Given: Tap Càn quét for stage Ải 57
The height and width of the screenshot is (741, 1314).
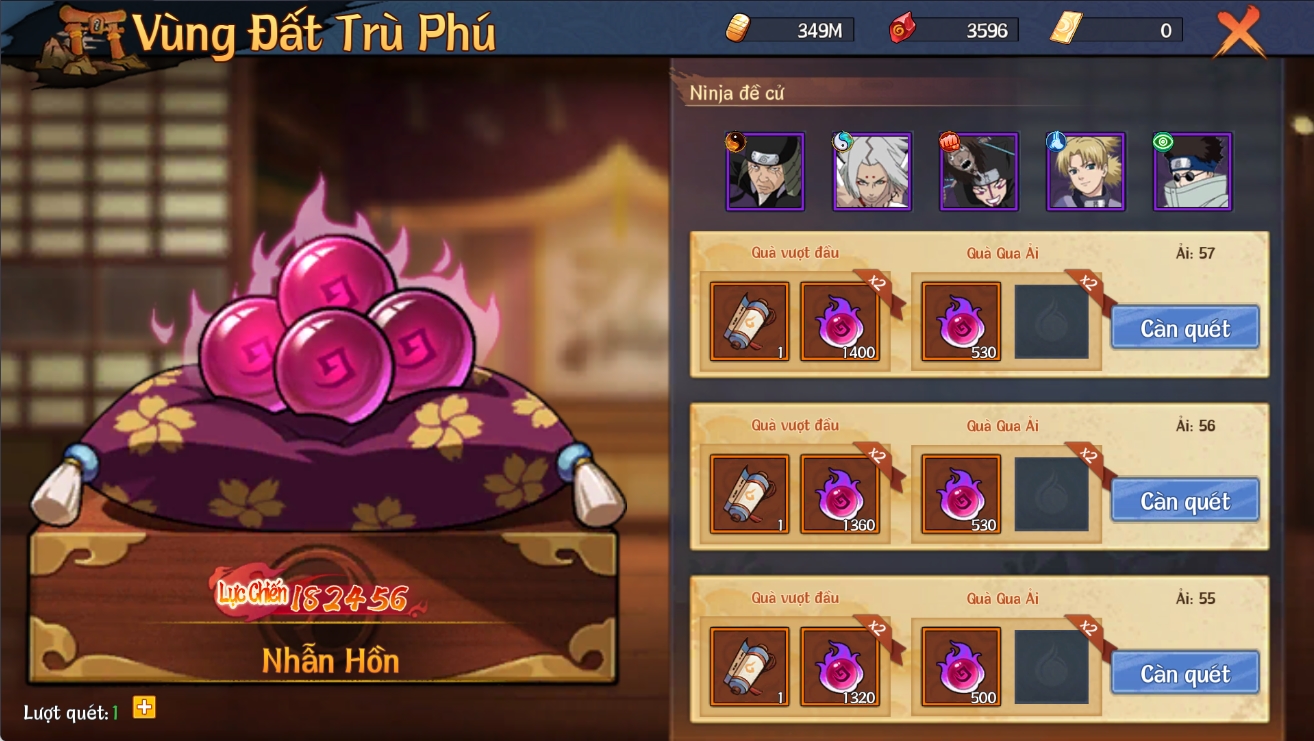Looking at the screenshot, I should click(1185, 328).
